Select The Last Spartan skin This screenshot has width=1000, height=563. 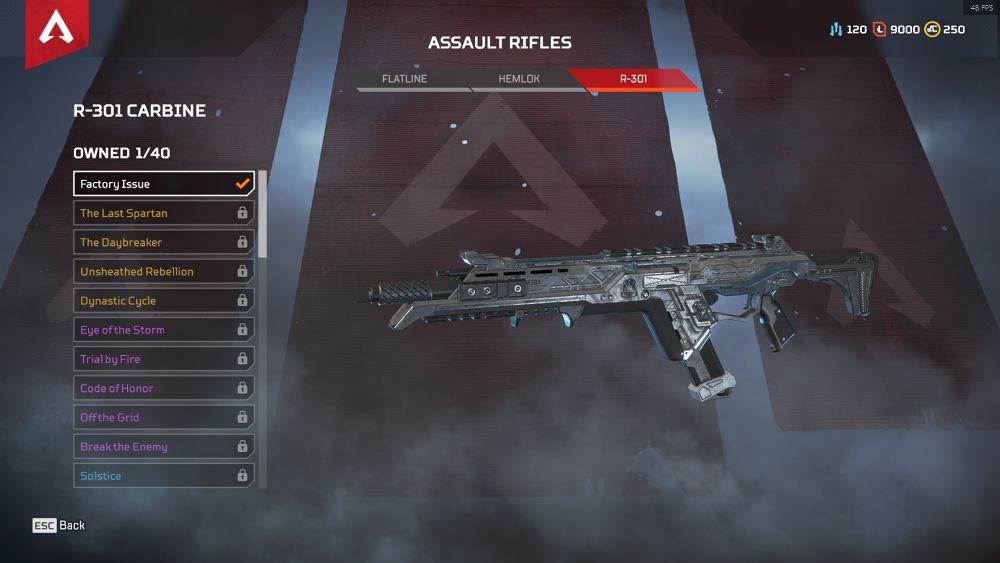[164, 213]
